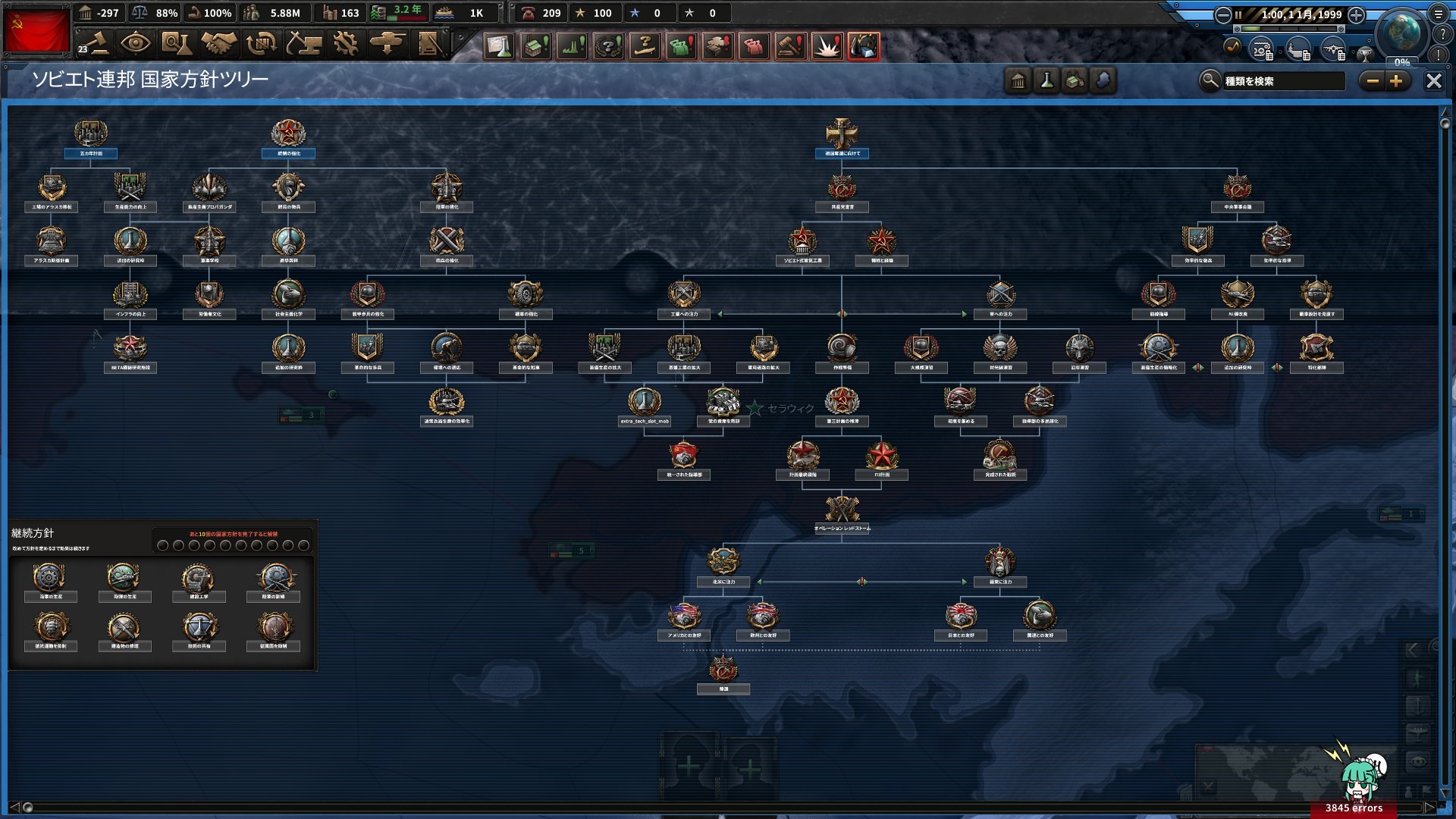The width and height of the screenshot is (1456, 819).
Task: Open the production menu gear-and-wrench icon
Action: point(347,44)
